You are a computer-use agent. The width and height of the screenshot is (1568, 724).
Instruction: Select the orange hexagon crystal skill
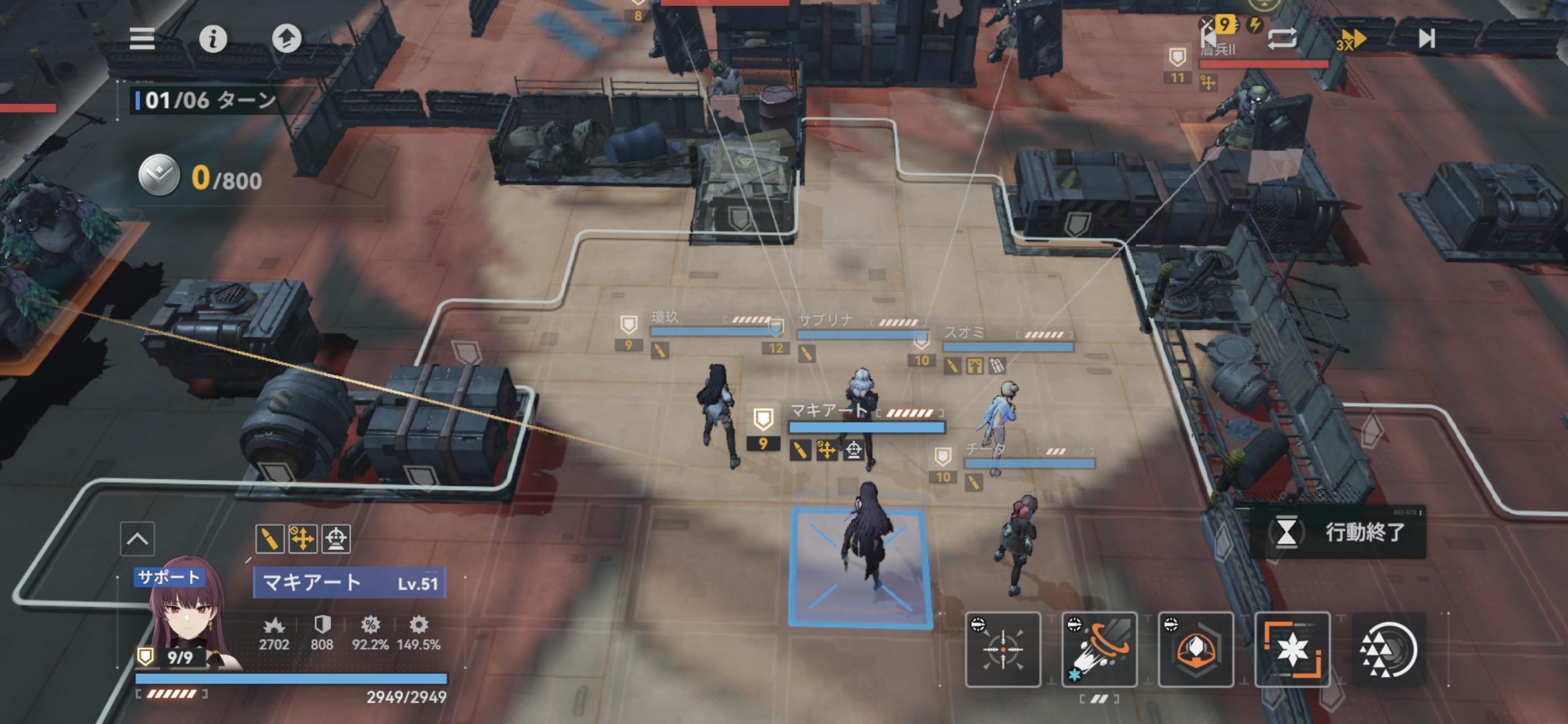[x=1196, y=650]
